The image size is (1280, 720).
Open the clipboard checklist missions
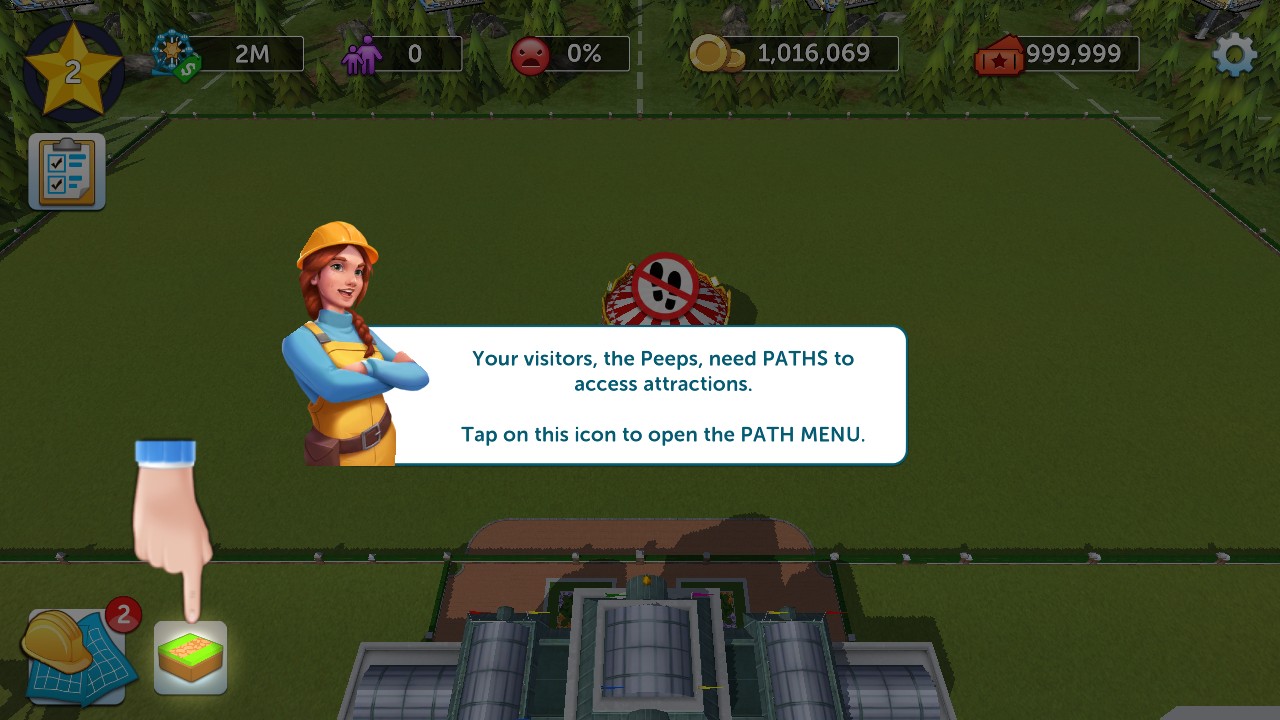click(x=67, y=171)
